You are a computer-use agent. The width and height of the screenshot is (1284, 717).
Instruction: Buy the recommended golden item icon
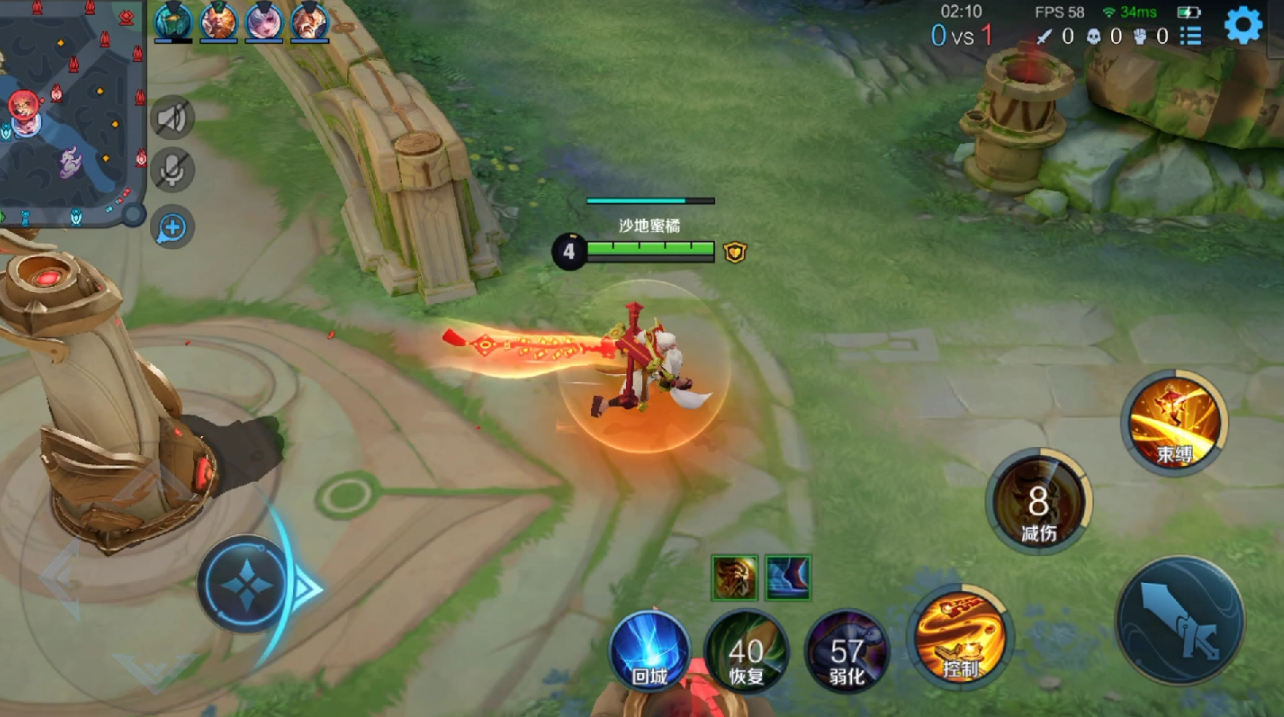735,578
